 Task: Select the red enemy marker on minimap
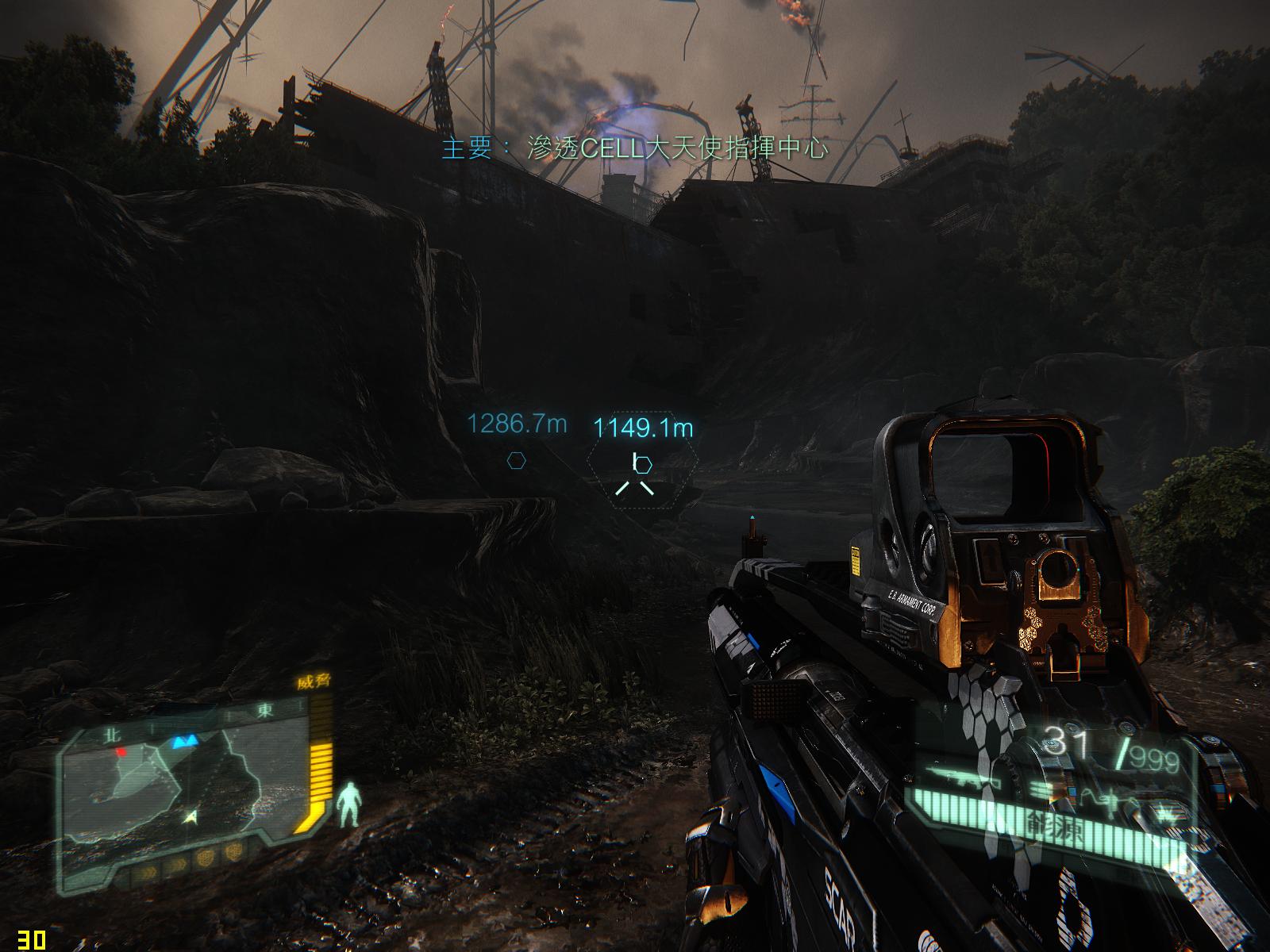(121, 750)
